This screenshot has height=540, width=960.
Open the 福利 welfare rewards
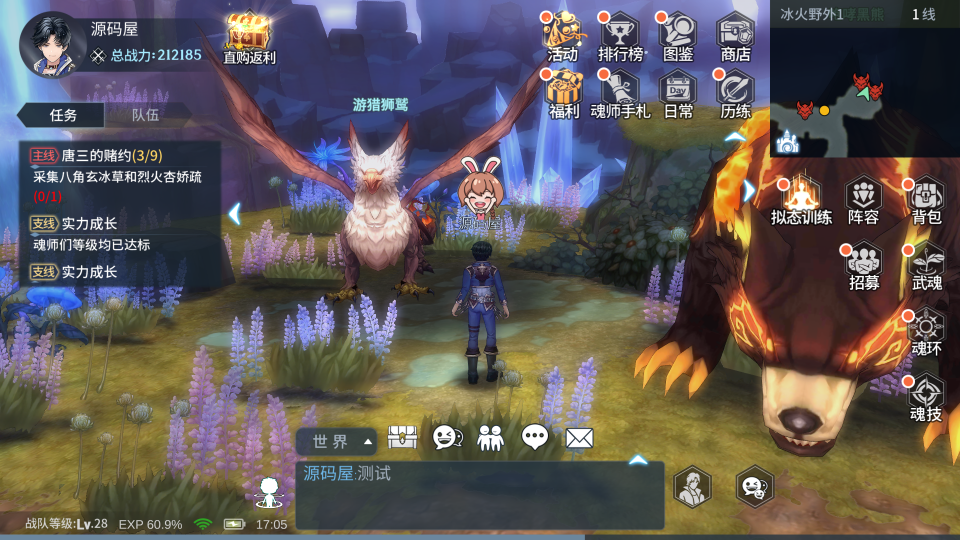click(x=564, y=93)
